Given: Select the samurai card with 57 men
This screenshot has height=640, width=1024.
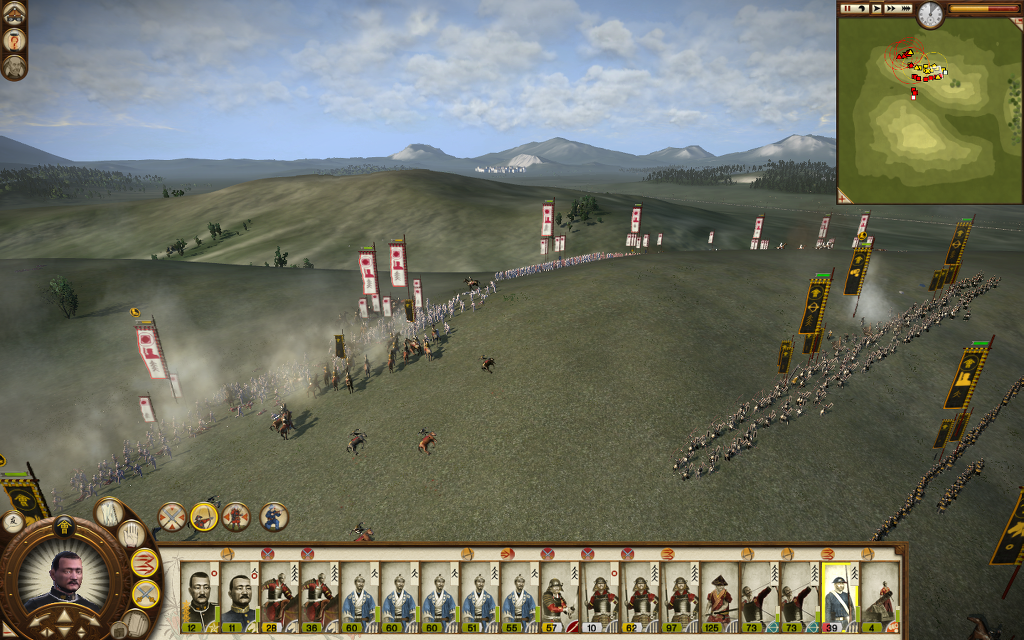Looking at the screenshot, I should tap(556, 597).
